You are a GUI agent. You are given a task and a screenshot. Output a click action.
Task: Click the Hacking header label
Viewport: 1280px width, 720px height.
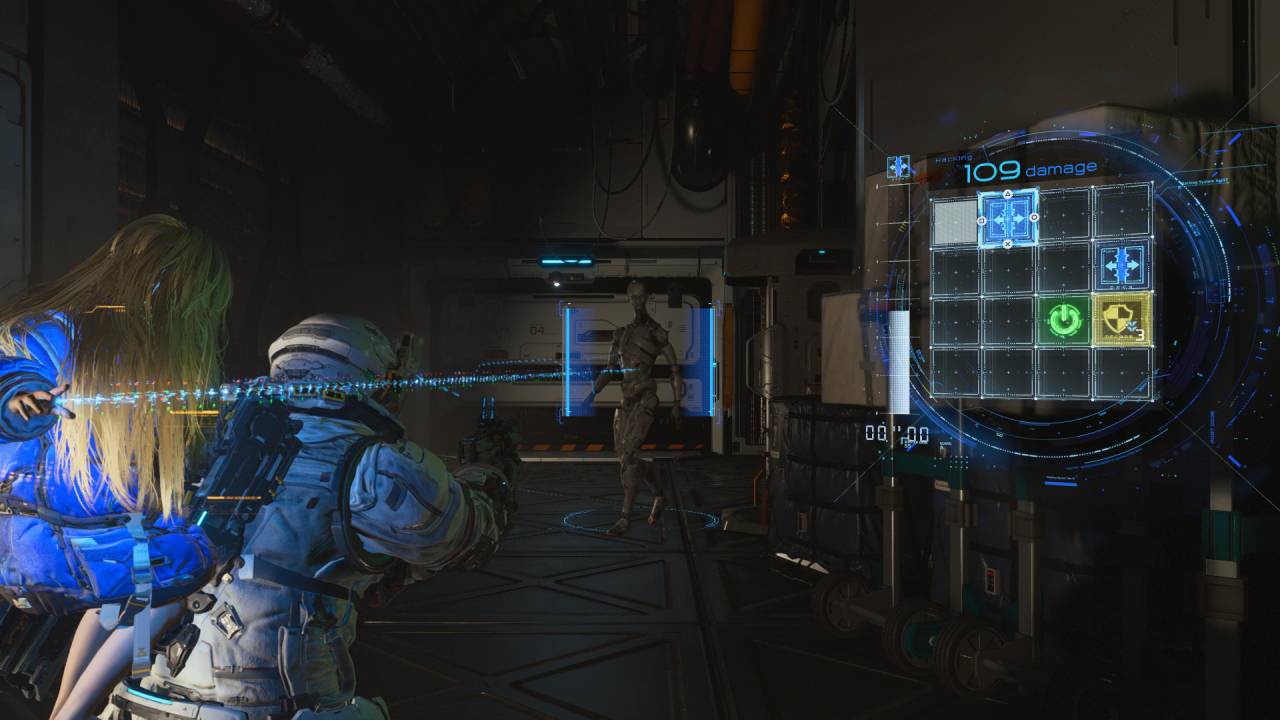[955, 158]
